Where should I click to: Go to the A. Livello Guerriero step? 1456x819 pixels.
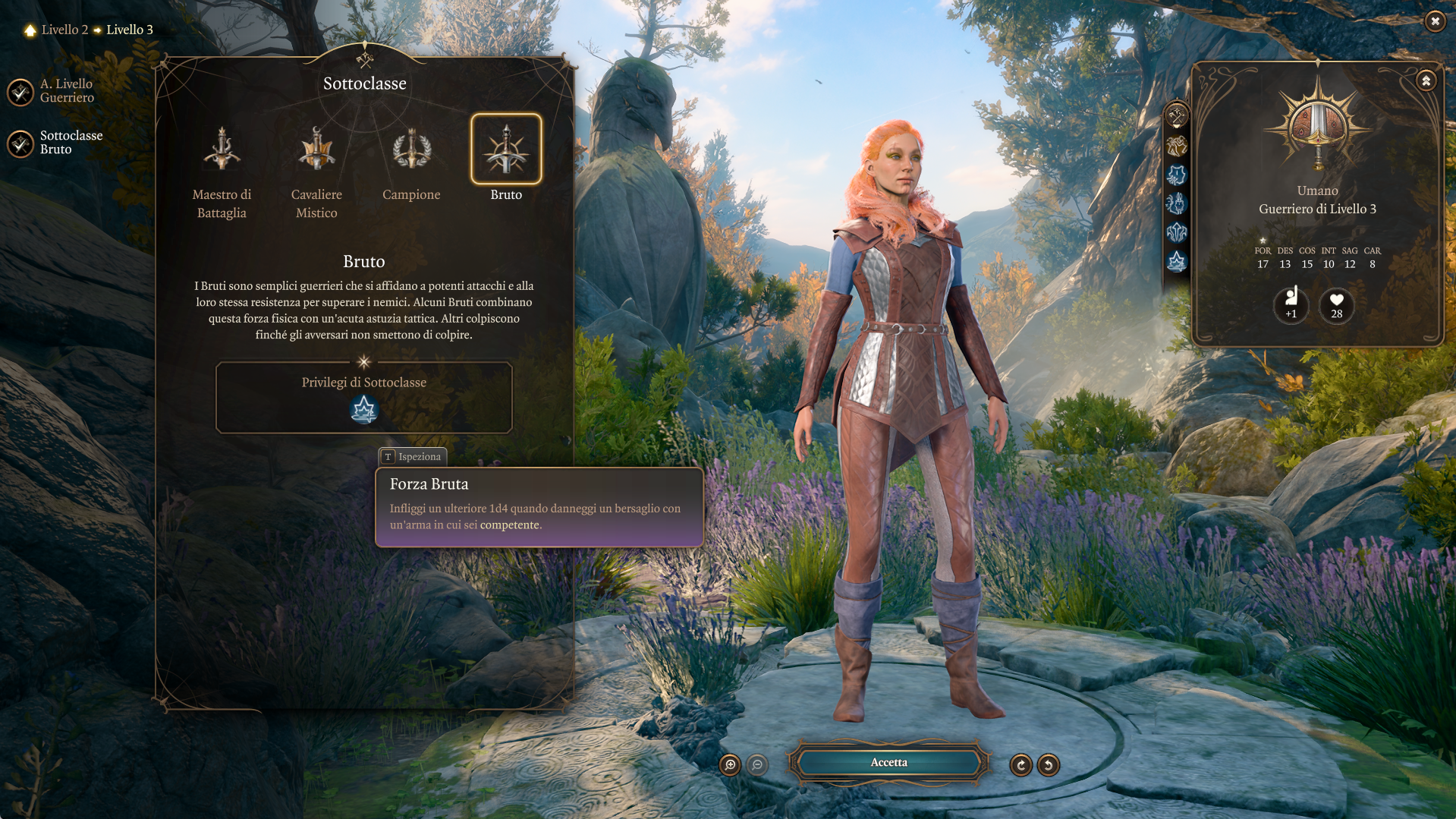[x=21, y=91]
